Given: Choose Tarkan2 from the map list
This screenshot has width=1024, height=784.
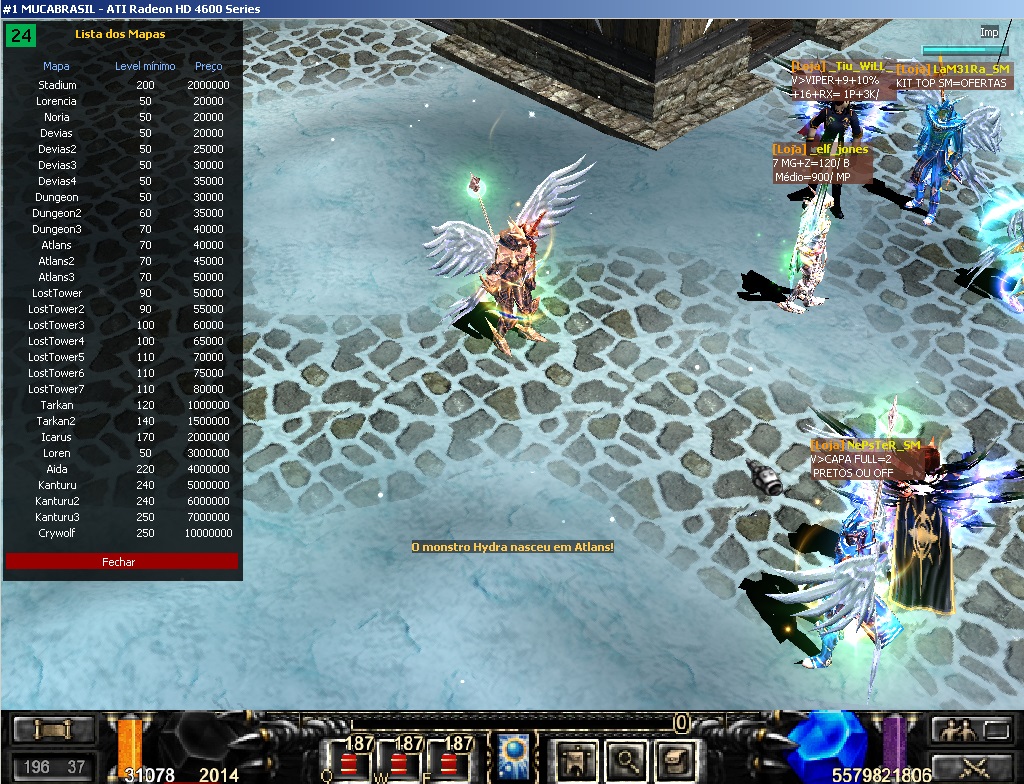Looking at the screenshot, I should tap(57, 421).
